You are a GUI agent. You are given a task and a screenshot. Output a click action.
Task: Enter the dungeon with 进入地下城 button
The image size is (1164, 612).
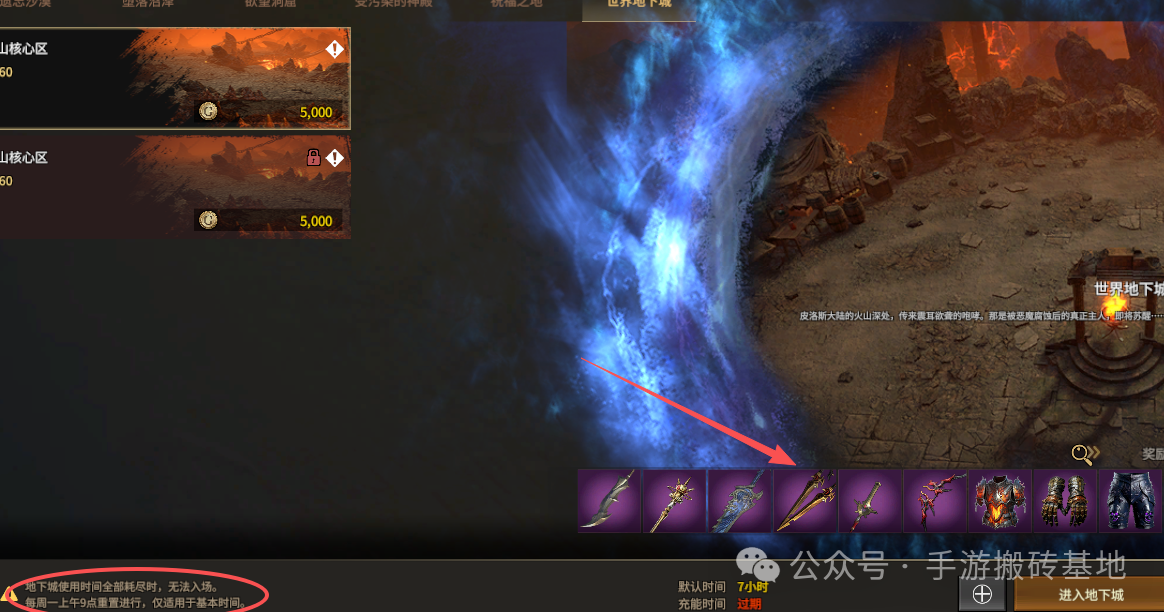[1090, 595]
